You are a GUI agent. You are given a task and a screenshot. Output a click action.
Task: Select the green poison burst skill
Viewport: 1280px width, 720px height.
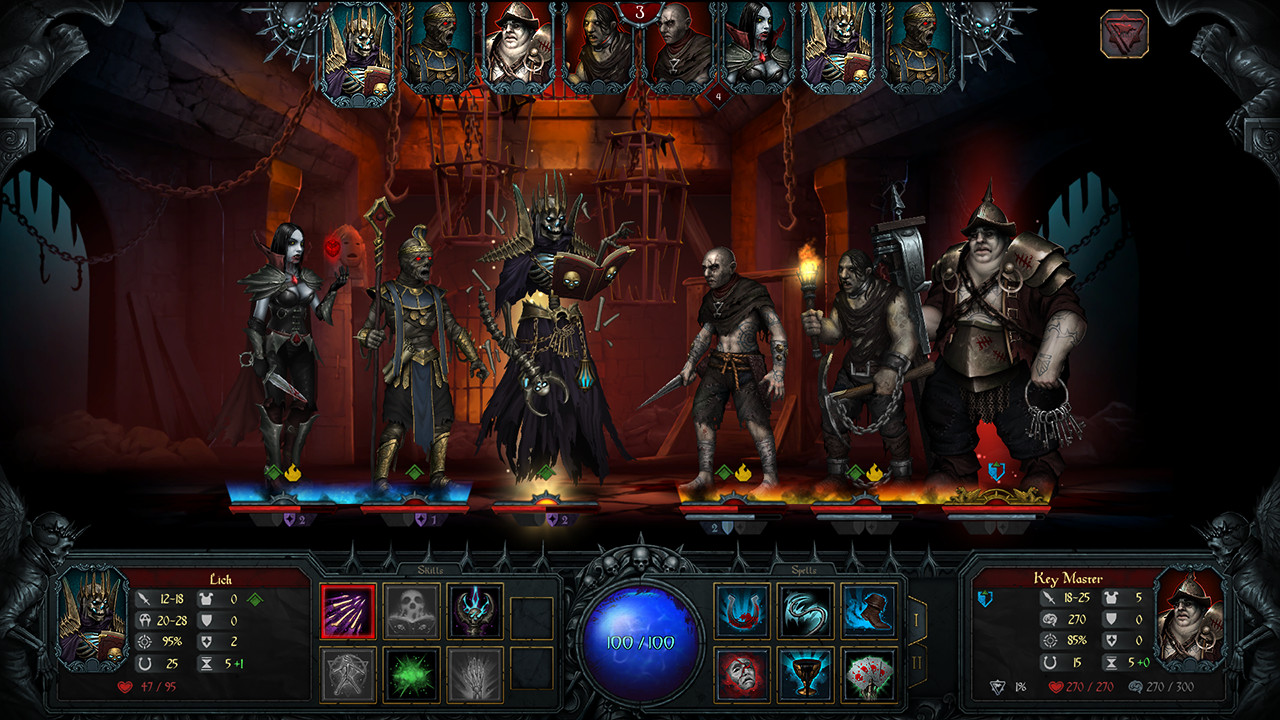point(410,676)
